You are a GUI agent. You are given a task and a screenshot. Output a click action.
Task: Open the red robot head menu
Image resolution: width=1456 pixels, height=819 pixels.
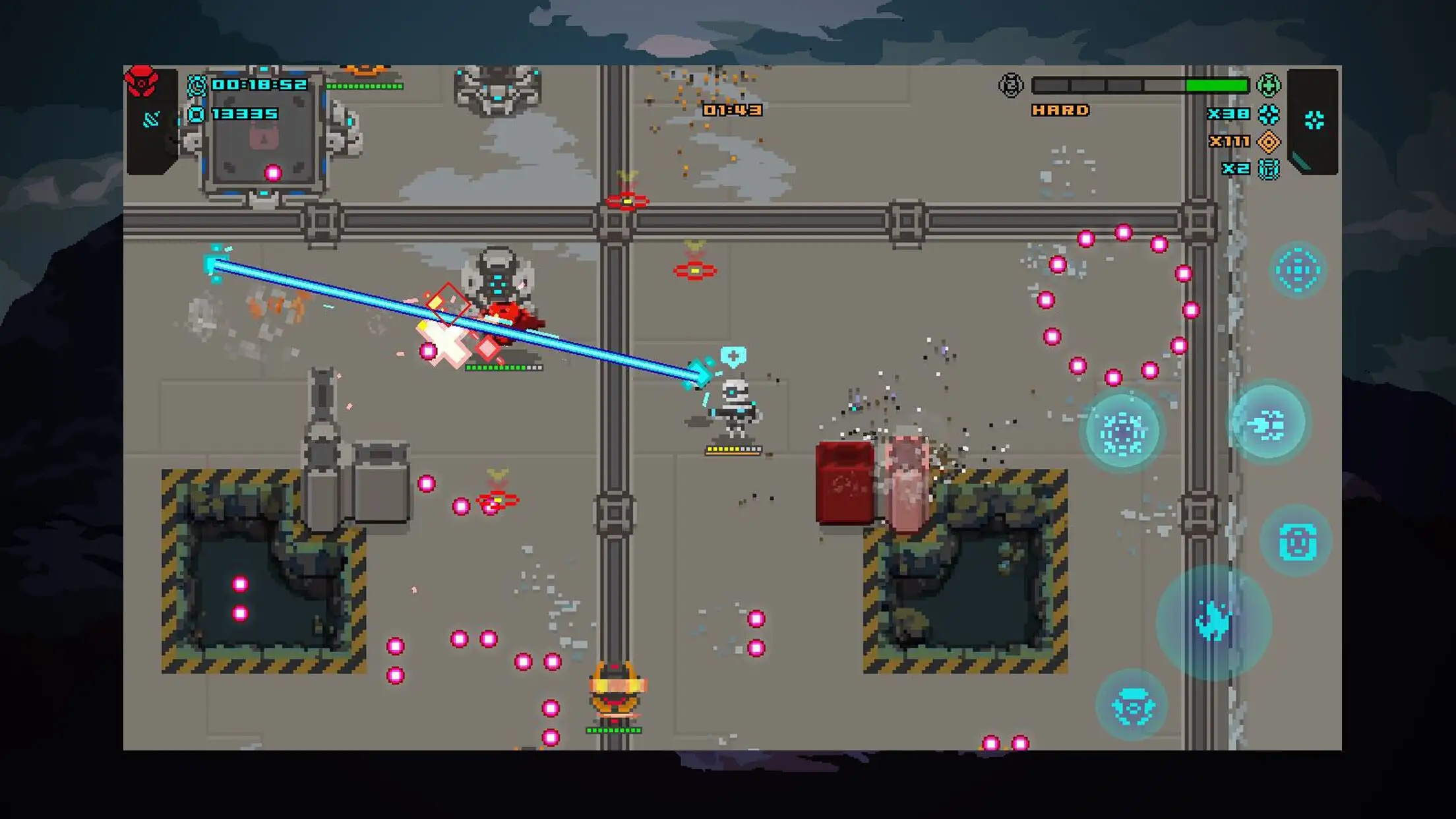142,82
